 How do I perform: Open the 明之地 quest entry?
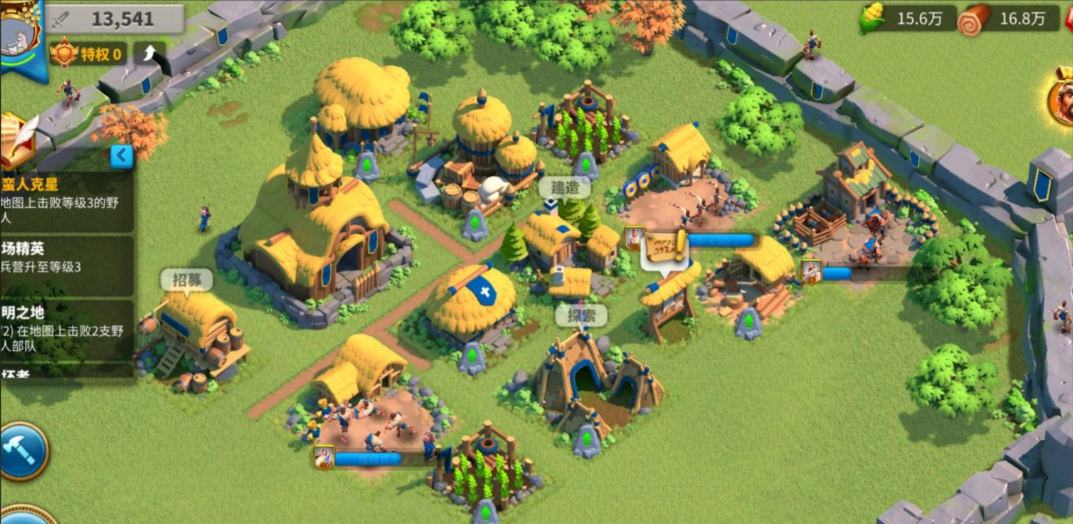[x=66, y=328]
